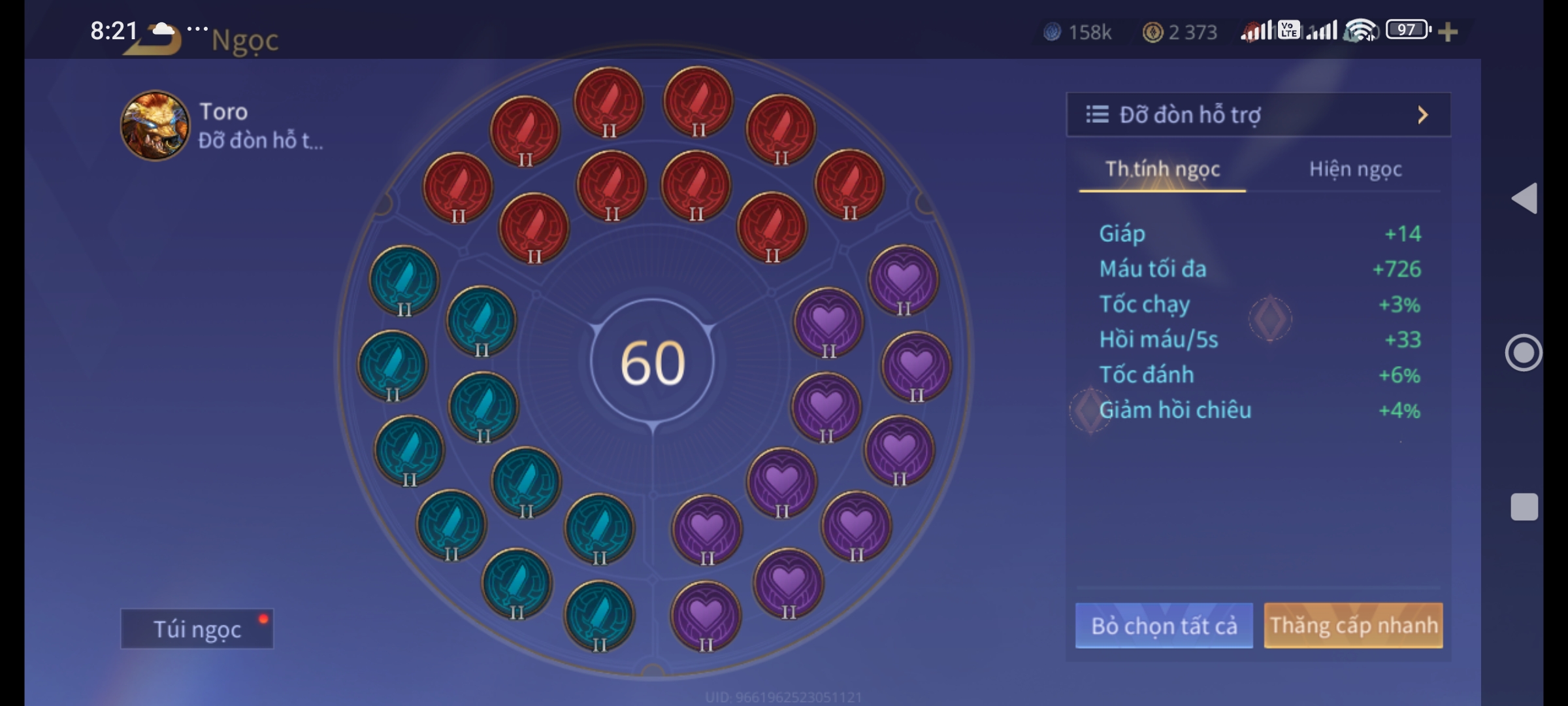
Task: Switch to the Hiện ngọc tab
Action: pos(1355,169)
